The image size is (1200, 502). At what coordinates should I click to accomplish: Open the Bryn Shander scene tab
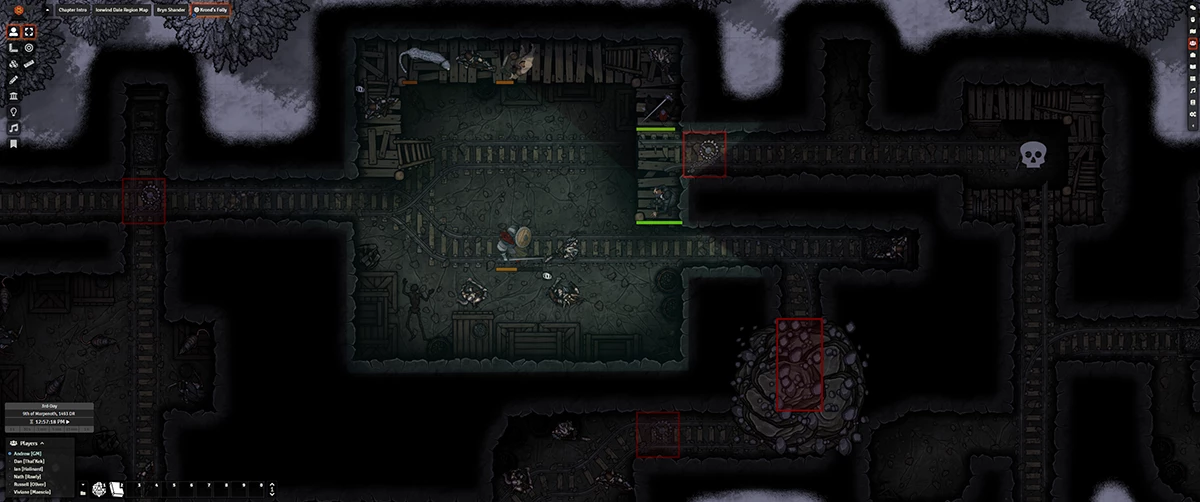170,11
